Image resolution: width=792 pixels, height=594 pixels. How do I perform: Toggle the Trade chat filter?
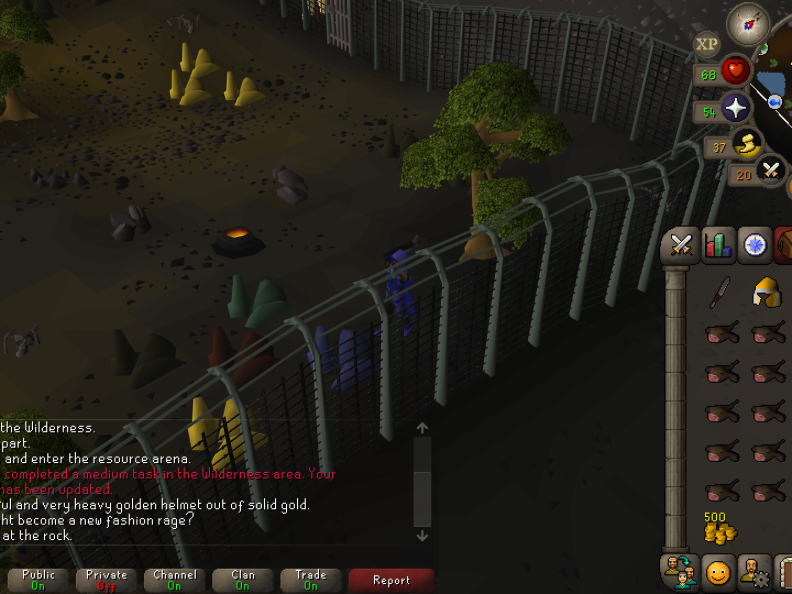click(311, 580)
